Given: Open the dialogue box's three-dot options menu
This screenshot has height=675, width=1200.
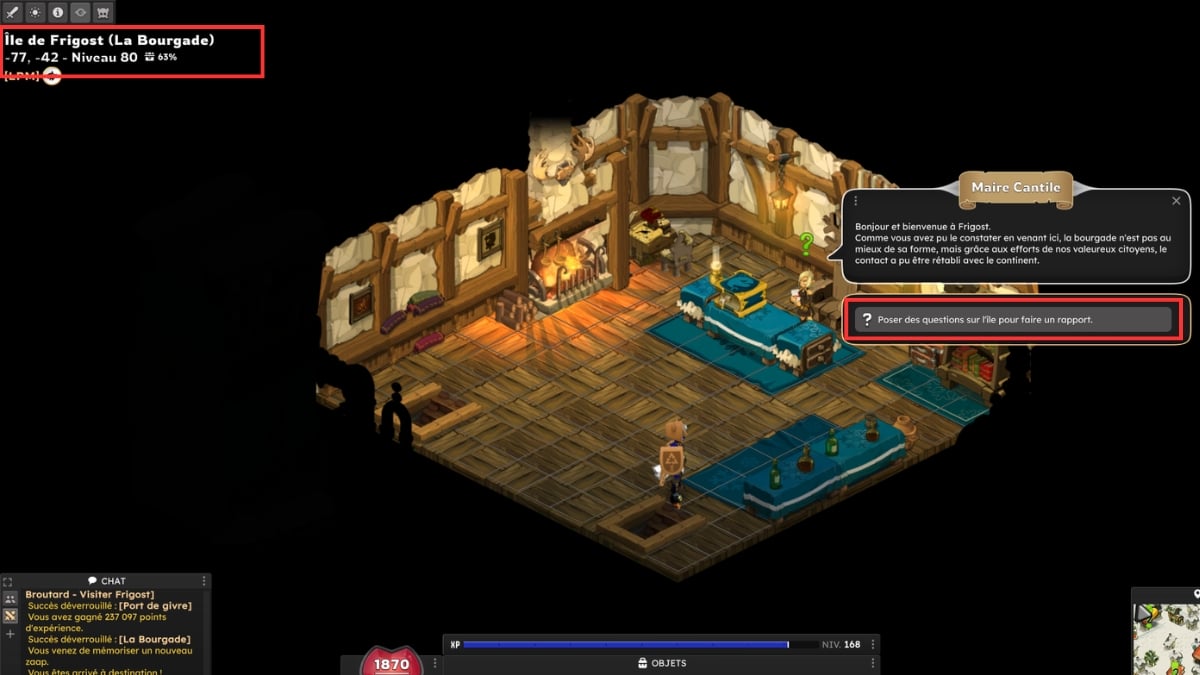Looking at the screenshot, I should point(856,201).
